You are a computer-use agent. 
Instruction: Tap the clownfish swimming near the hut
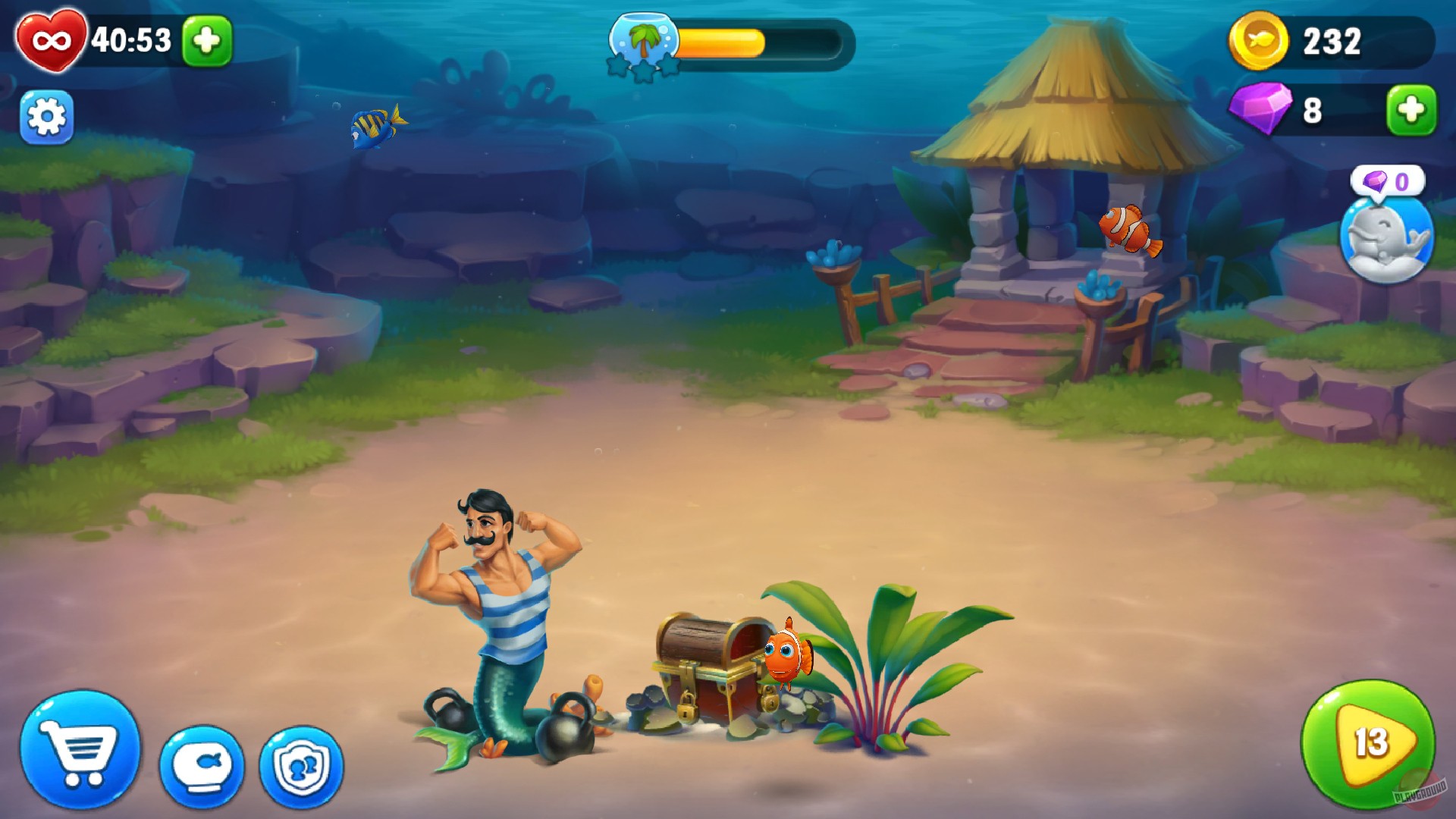(1130, 227)
